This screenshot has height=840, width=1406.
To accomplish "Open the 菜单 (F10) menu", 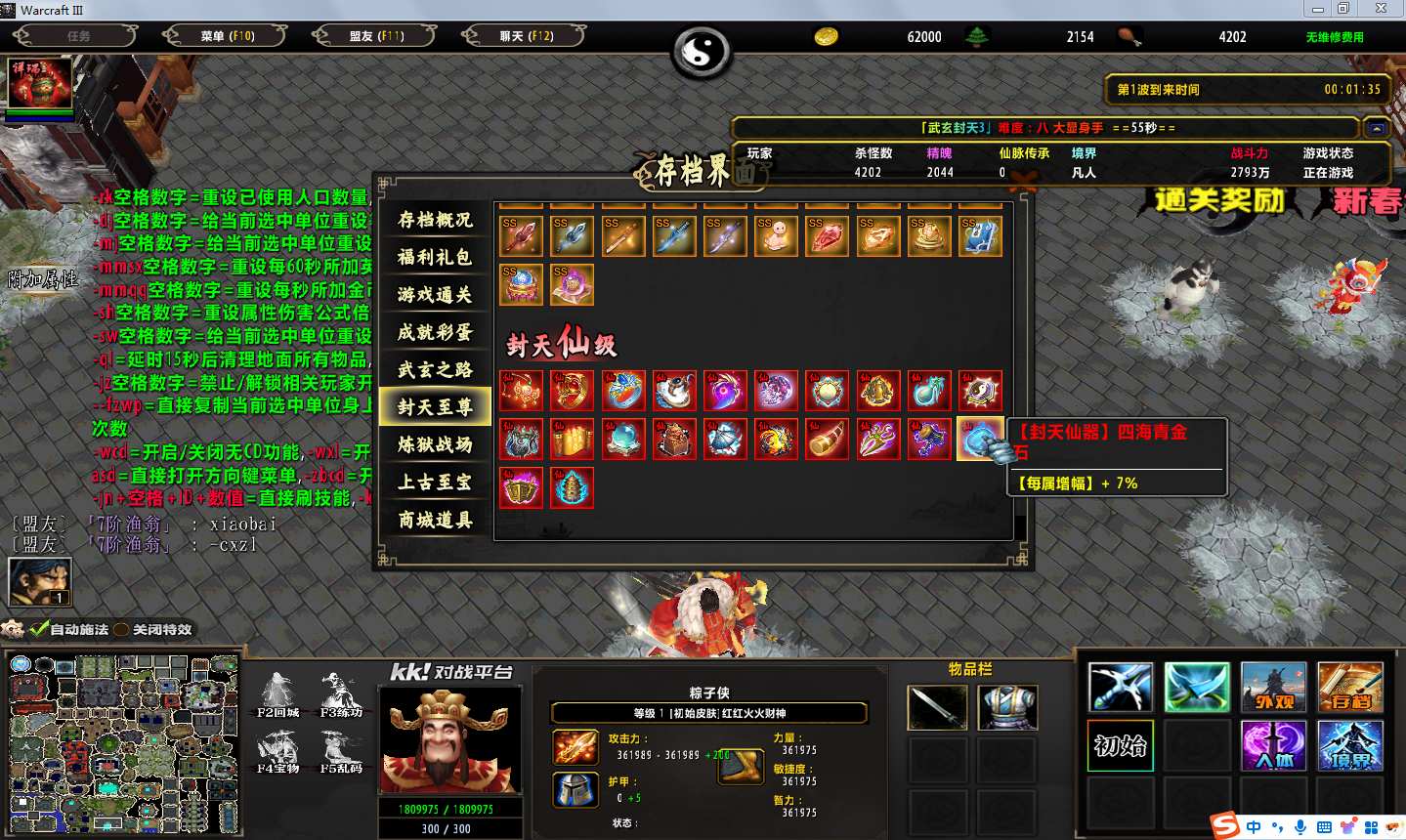I will (x=227, y=36).
